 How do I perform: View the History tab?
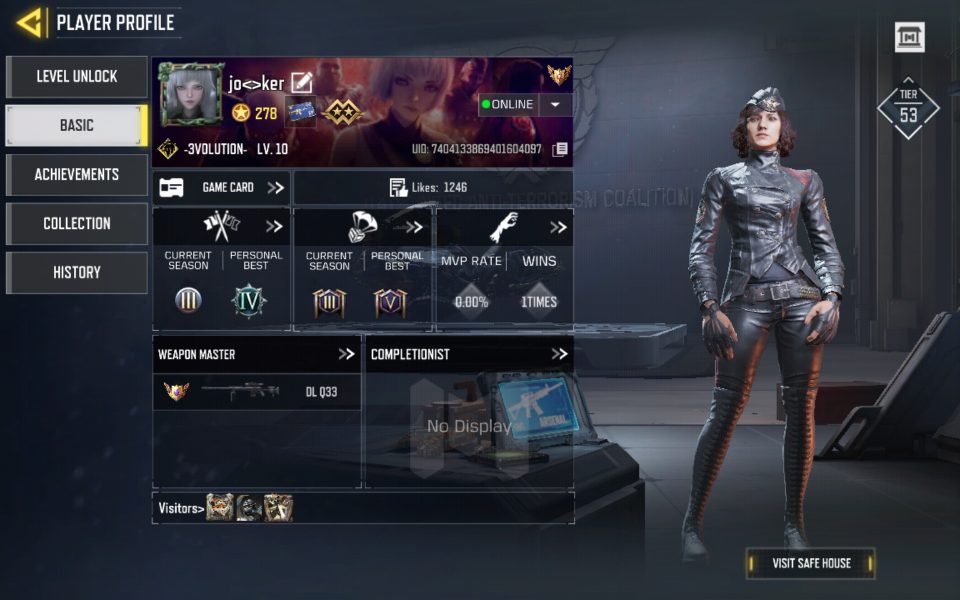(x=77, y=272)
